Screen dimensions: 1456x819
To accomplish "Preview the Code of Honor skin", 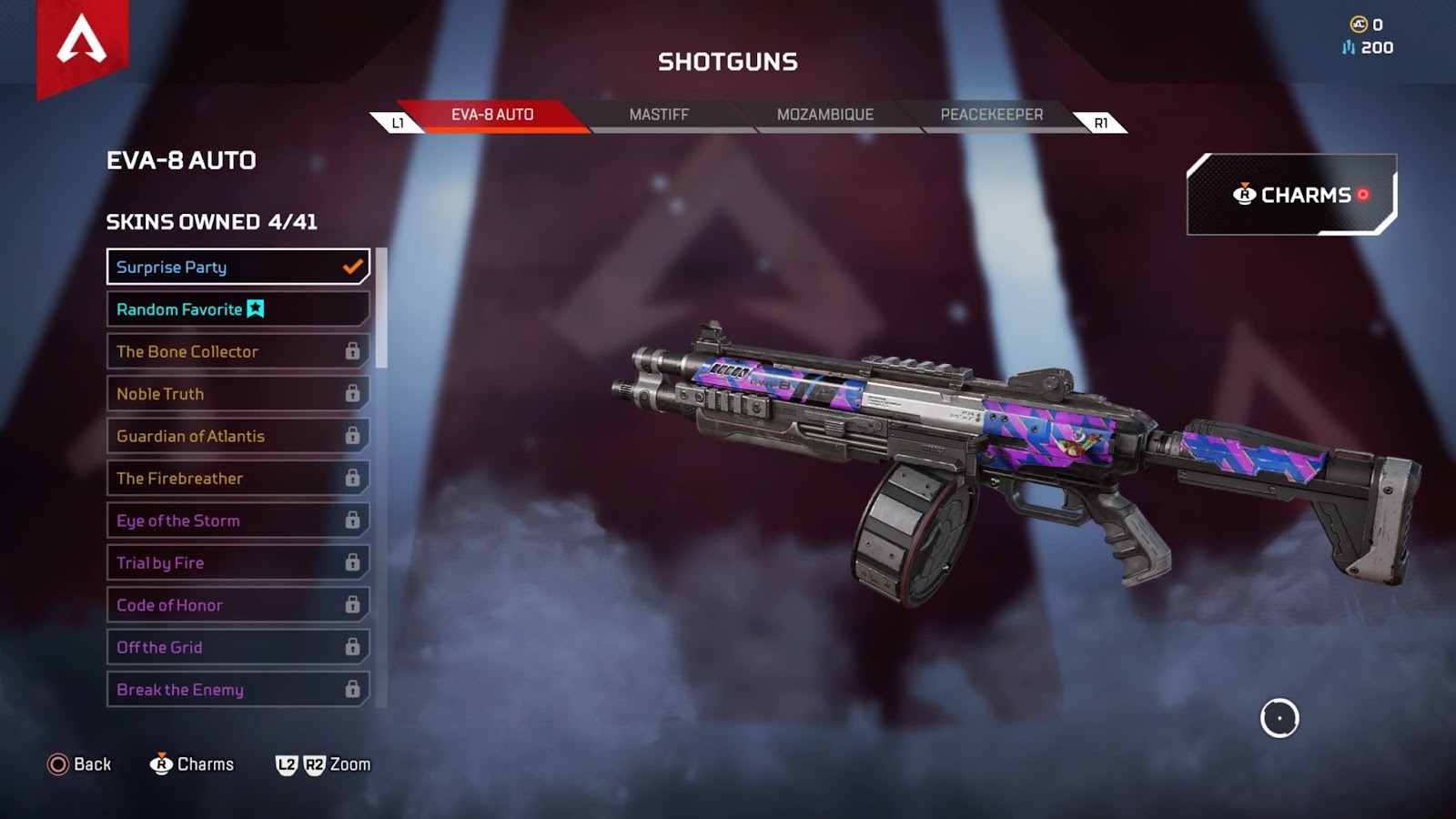I will pos(238,605).
